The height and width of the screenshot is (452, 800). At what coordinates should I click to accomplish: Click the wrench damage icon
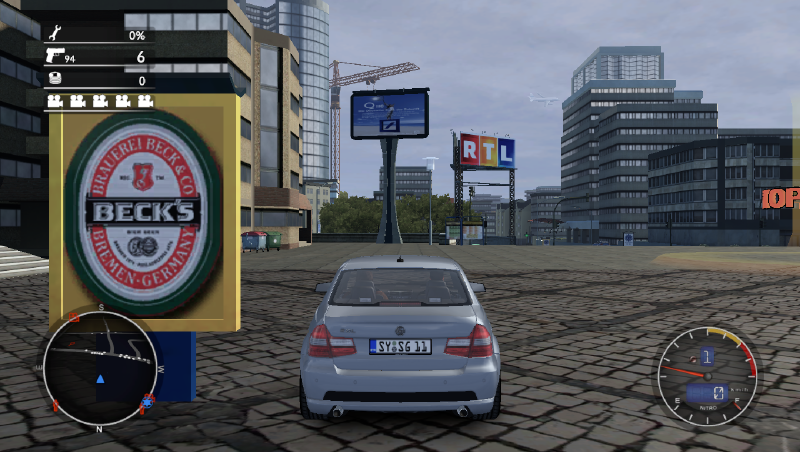point(53,35)
